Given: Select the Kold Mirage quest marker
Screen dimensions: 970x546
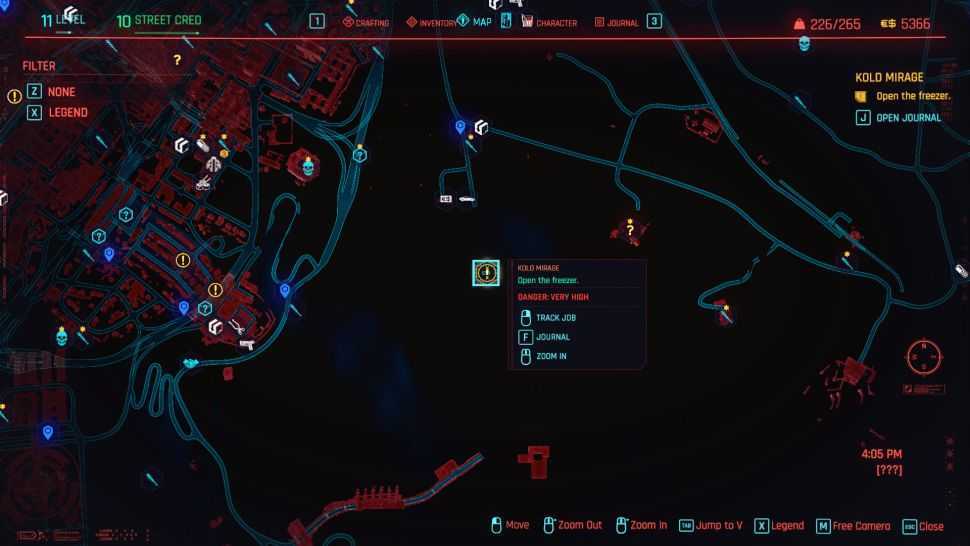Looking at the screenshot, I should (x=486, y=272).
